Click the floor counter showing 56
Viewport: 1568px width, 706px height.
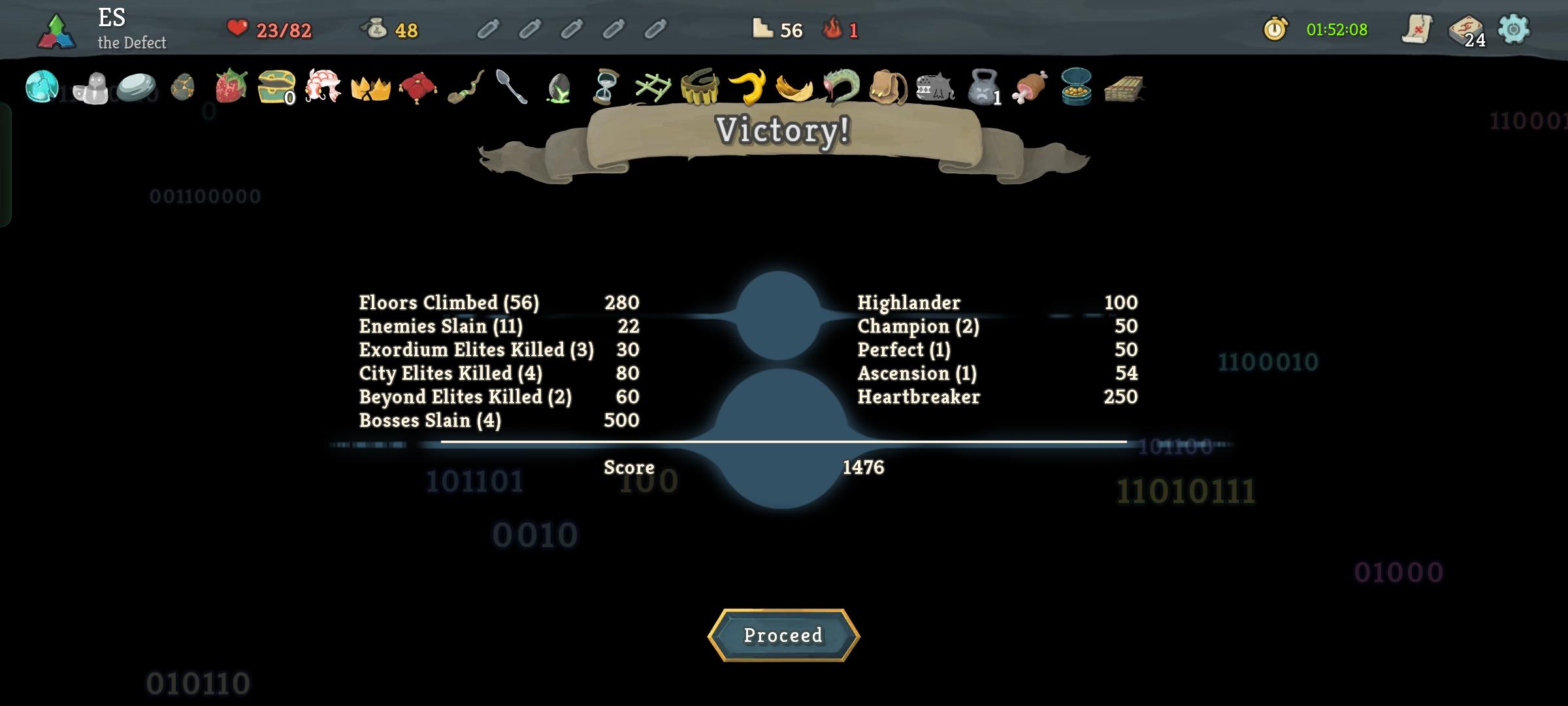pyautogui.click(x=771, y=30)
